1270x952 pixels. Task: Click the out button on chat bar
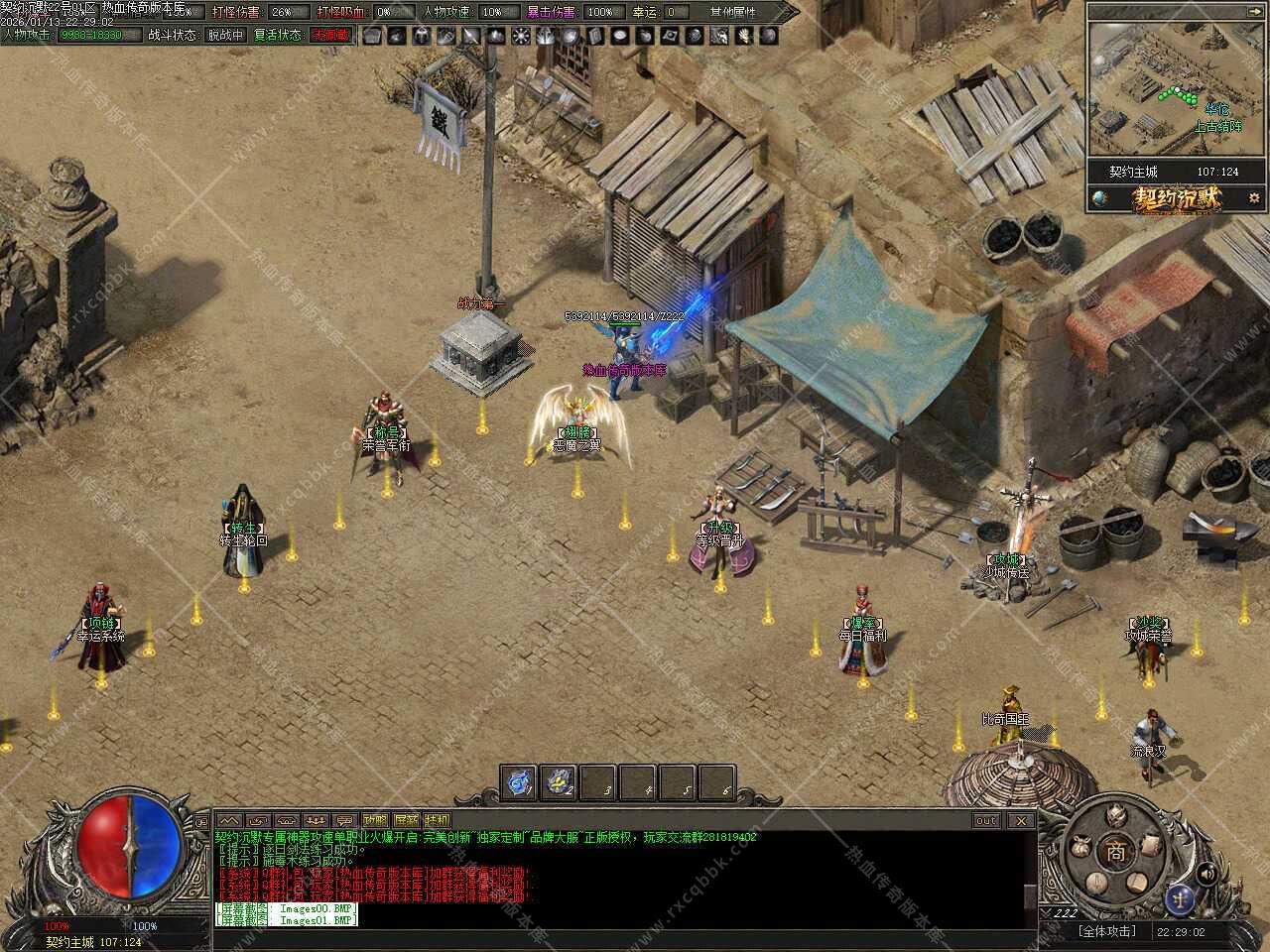985,820
